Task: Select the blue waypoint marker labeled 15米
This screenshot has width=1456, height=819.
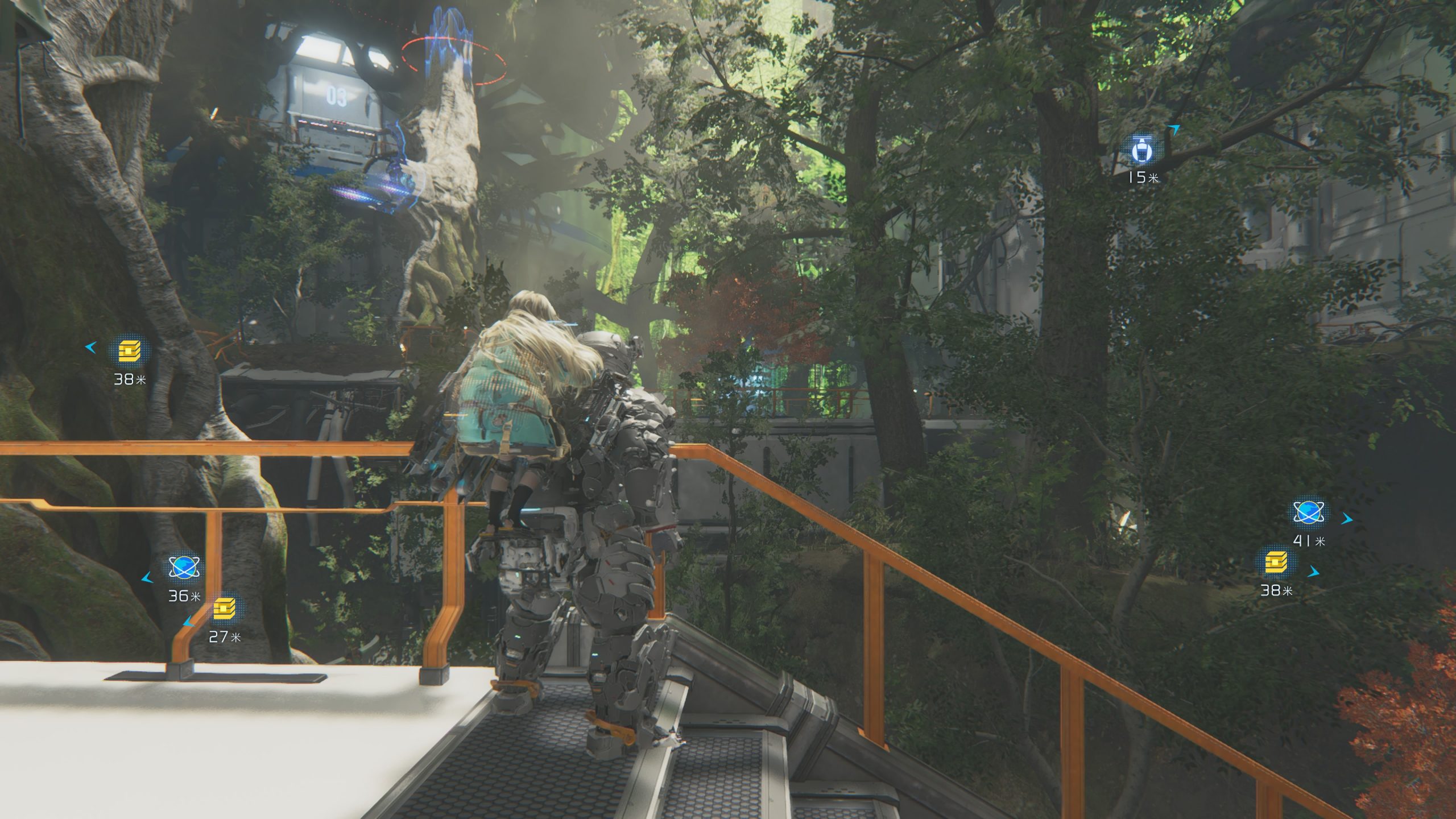Action: click(1141, 150)
